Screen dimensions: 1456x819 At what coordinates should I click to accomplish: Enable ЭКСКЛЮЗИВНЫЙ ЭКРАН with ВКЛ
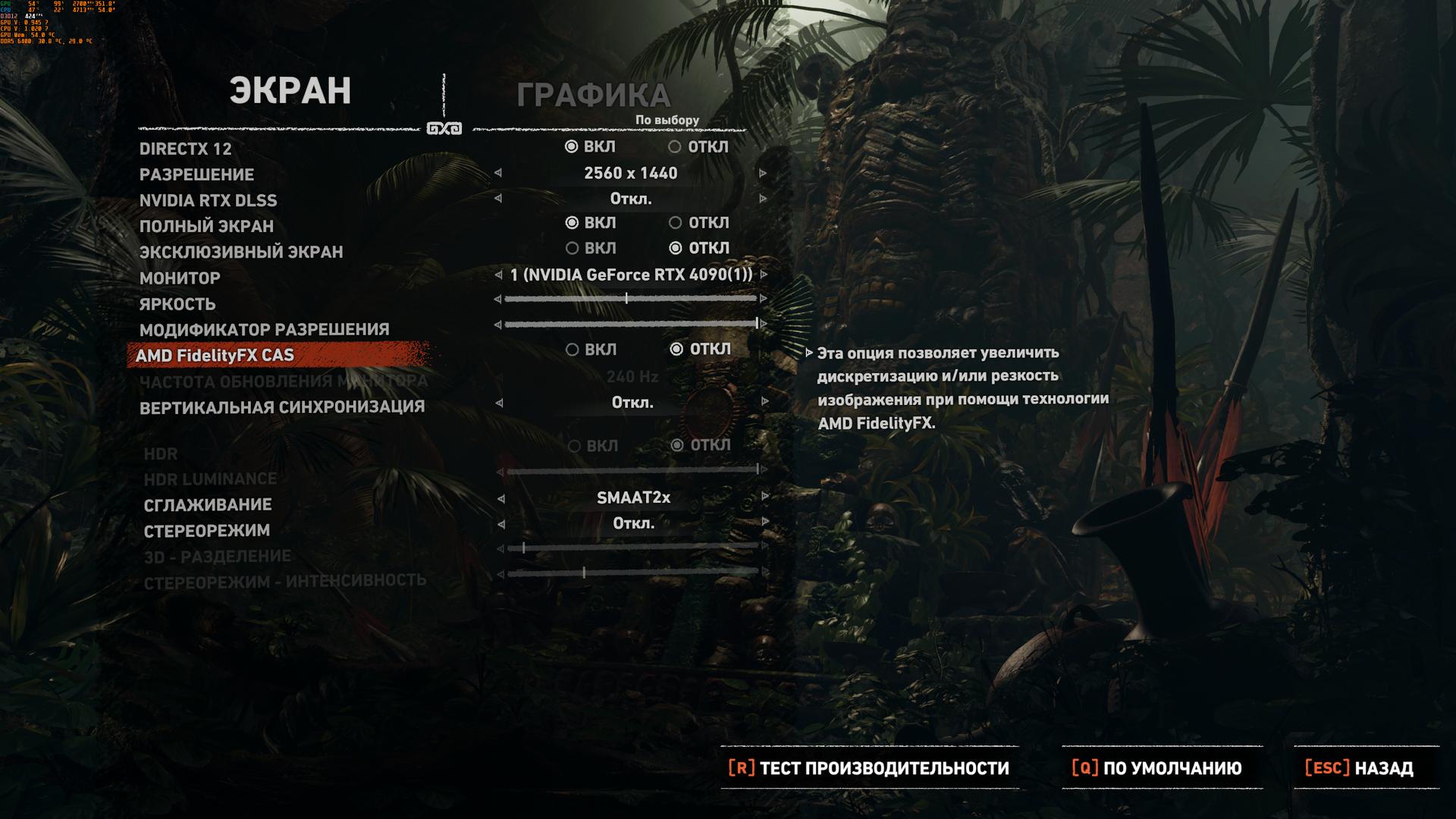click(x=573, y=249)
